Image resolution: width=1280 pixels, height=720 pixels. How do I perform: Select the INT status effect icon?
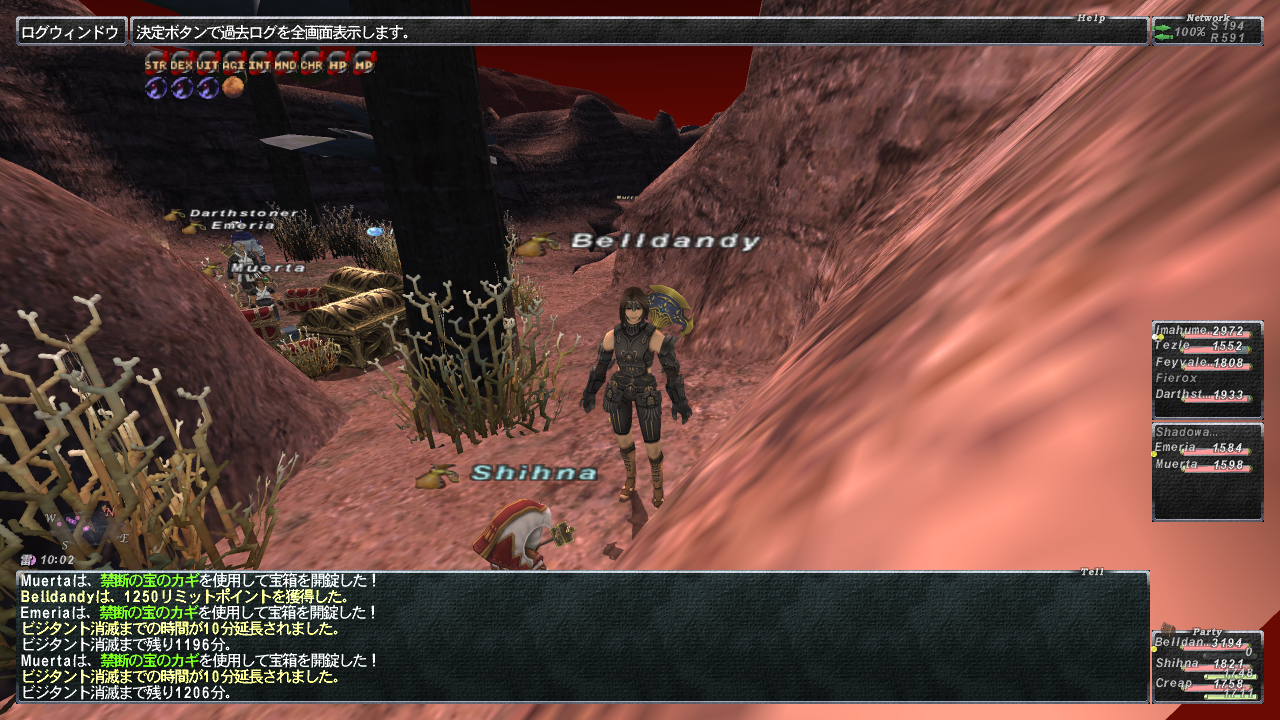[259, 63]
